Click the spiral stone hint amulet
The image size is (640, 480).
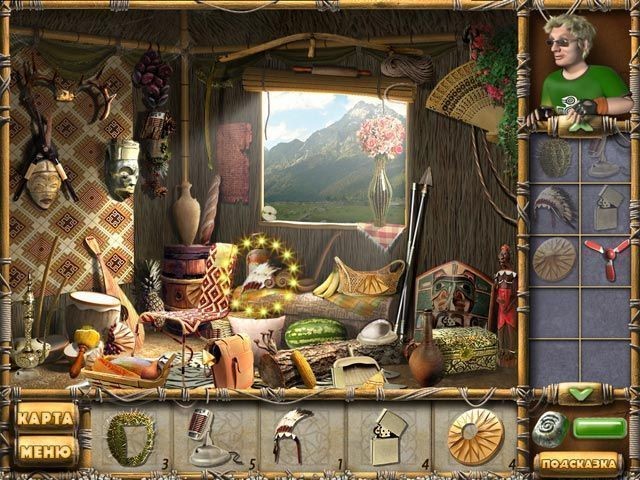(x=551, y=428)
